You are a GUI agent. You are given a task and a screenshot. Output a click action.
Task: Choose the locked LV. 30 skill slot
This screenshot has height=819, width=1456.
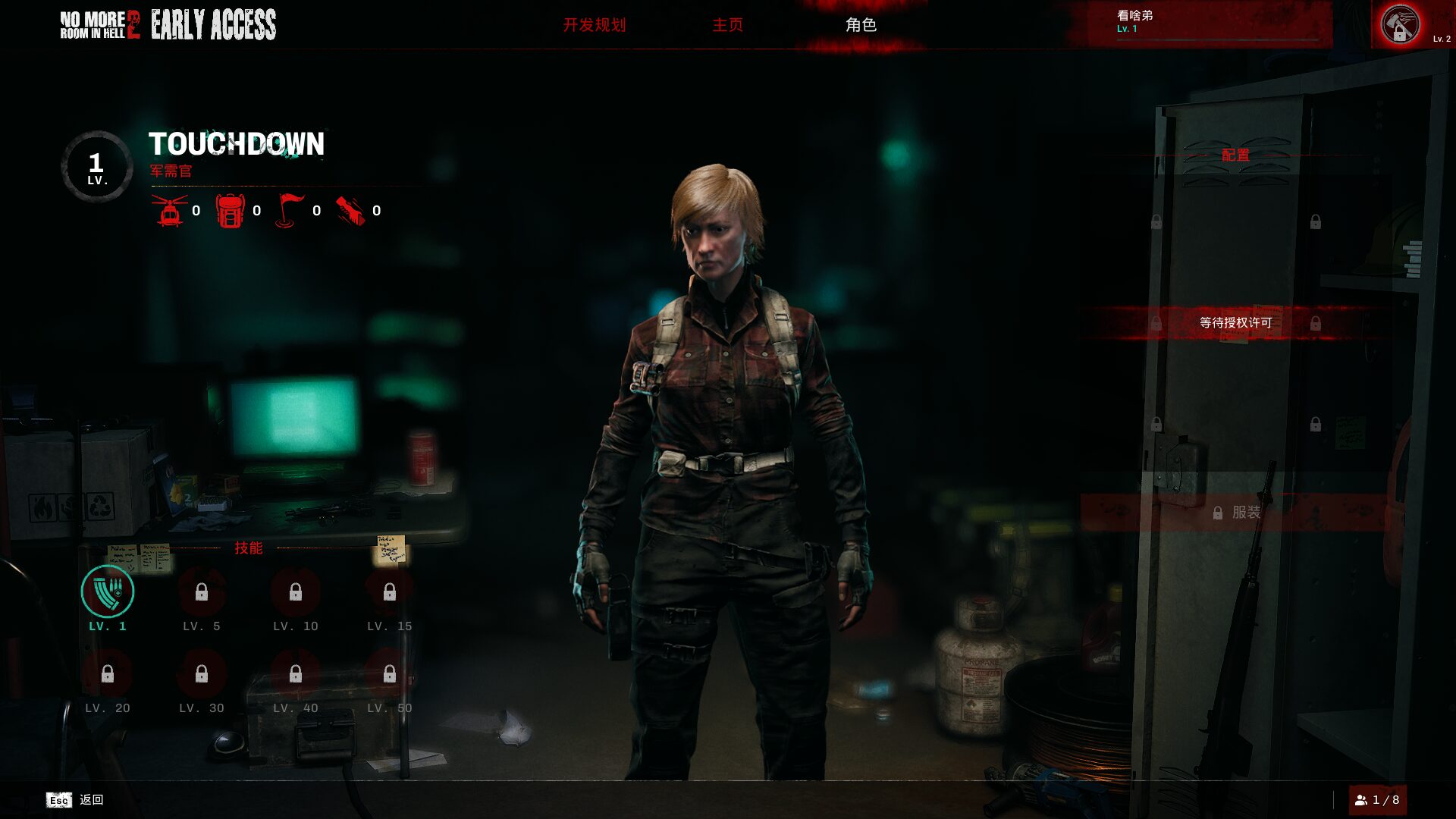pos(202,674)
